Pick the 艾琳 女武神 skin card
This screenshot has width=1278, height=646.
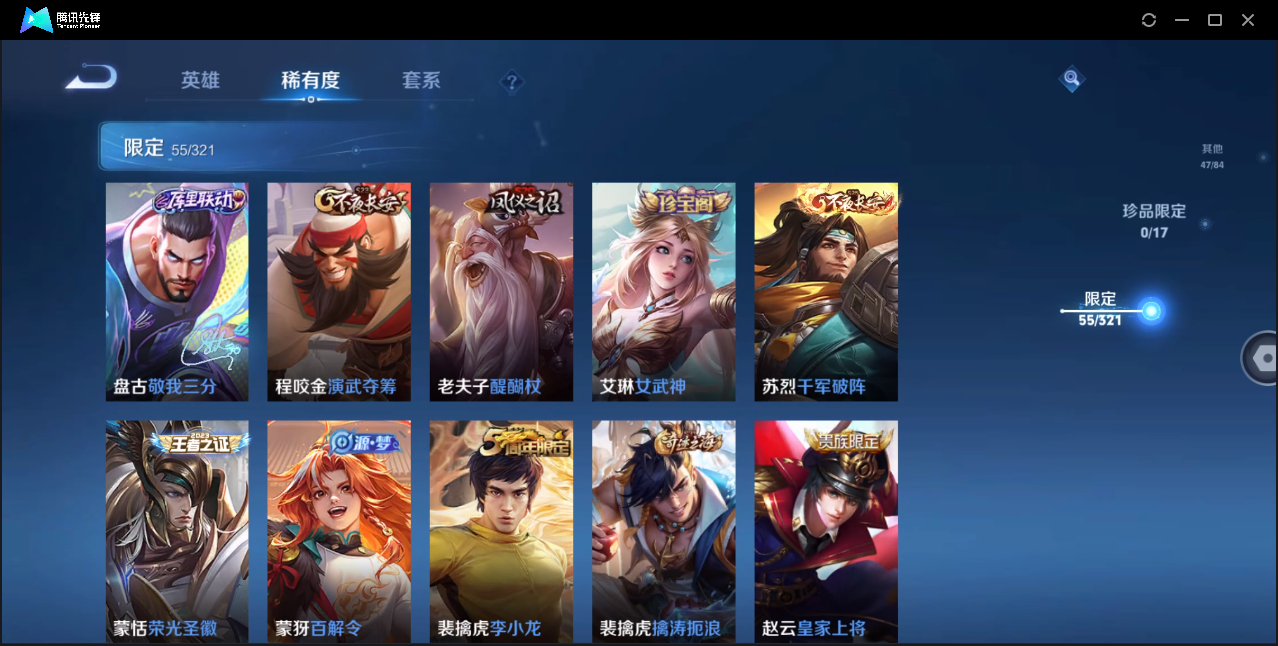point(663,292)
